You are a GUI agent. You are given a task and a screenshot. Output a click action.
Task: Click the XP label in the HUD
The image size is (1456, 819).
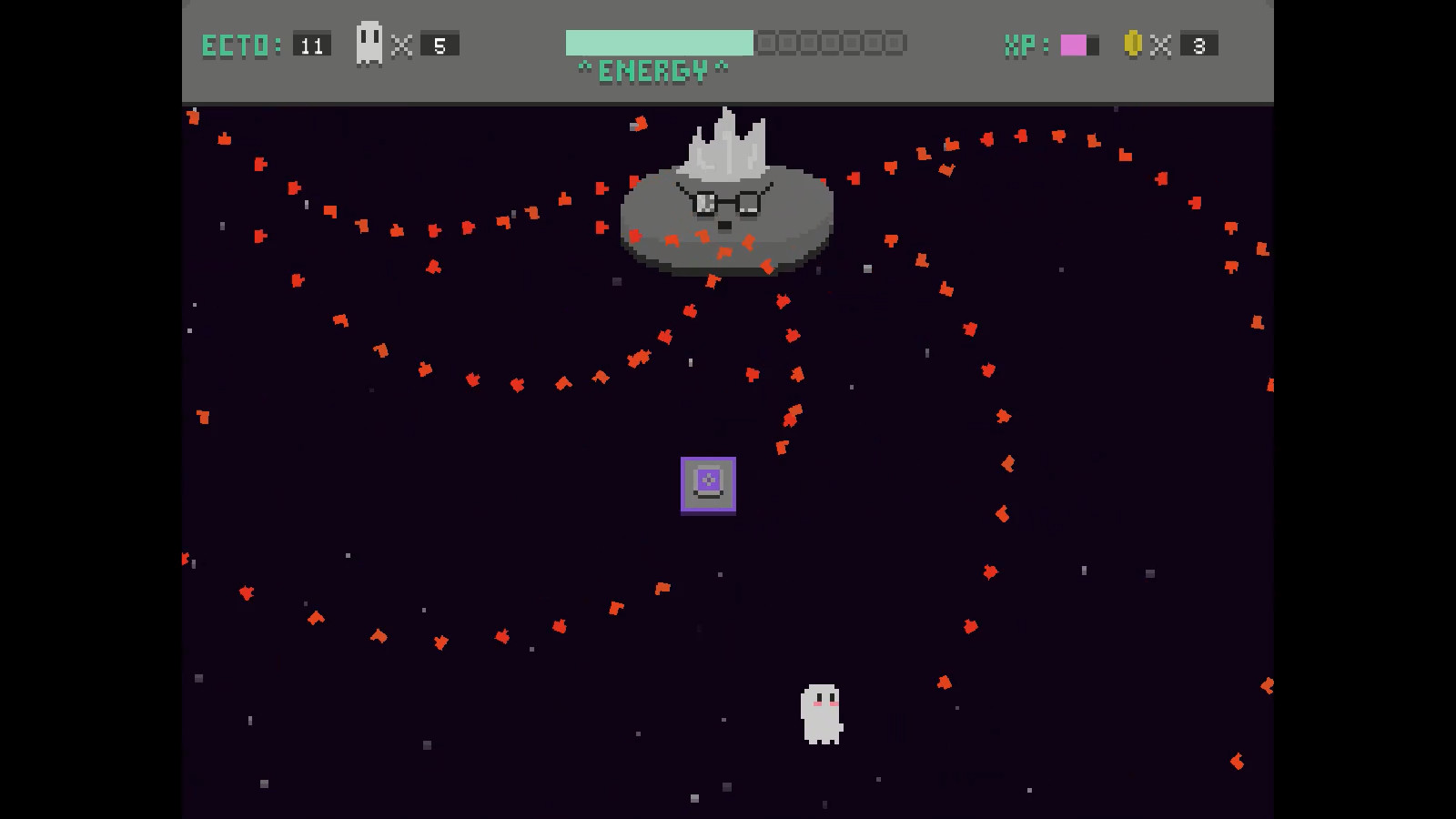point(1021,46)
